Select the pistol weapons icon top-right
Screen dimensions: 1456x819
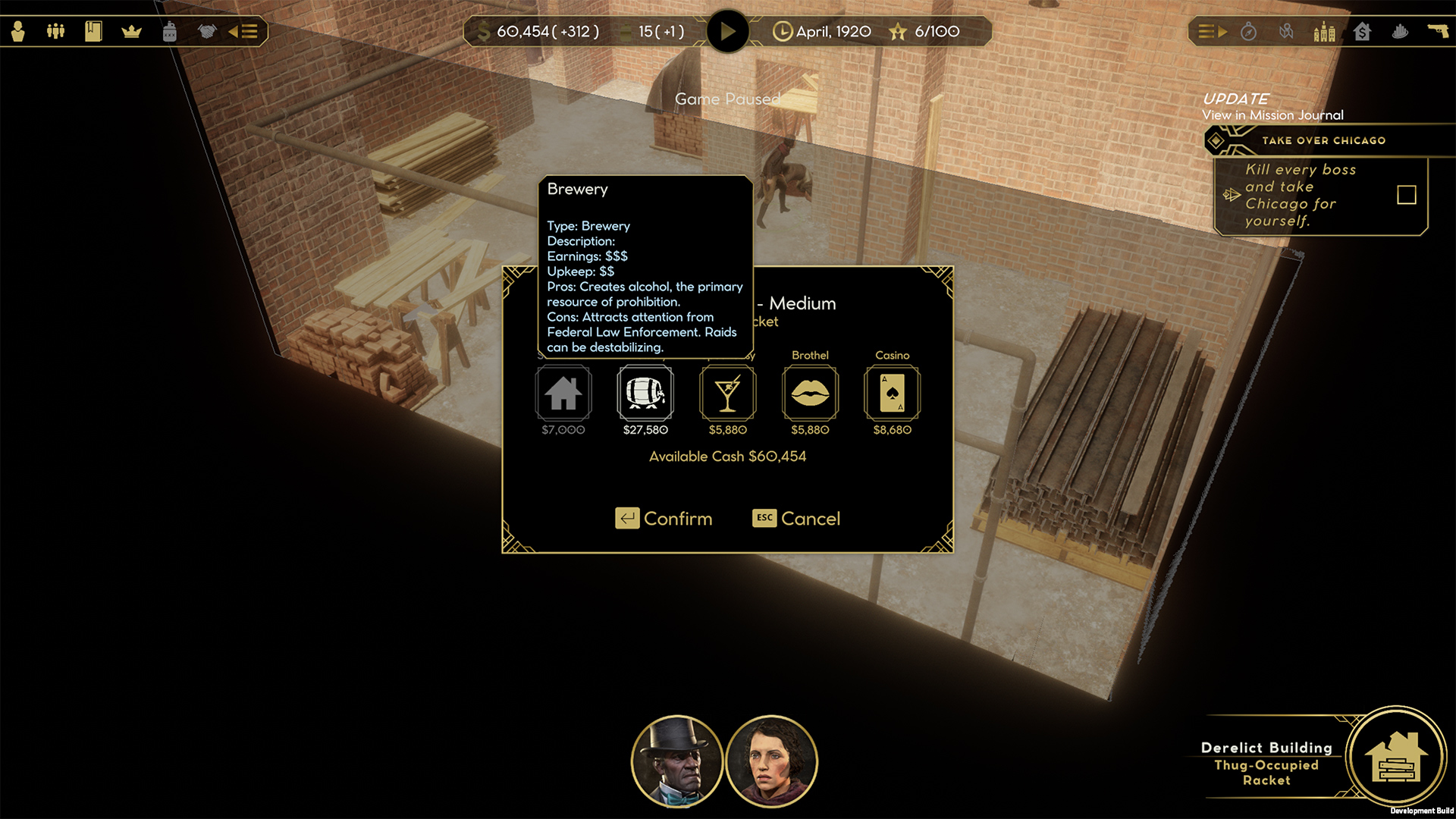[x=1439, y=31]
